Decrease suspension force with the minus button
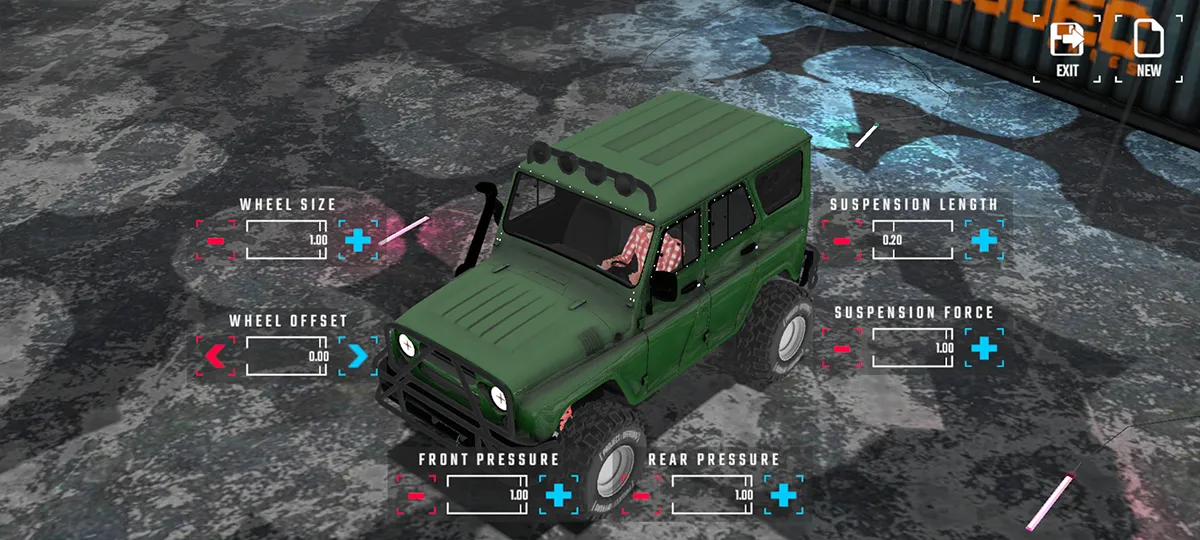 click(842, 348)
